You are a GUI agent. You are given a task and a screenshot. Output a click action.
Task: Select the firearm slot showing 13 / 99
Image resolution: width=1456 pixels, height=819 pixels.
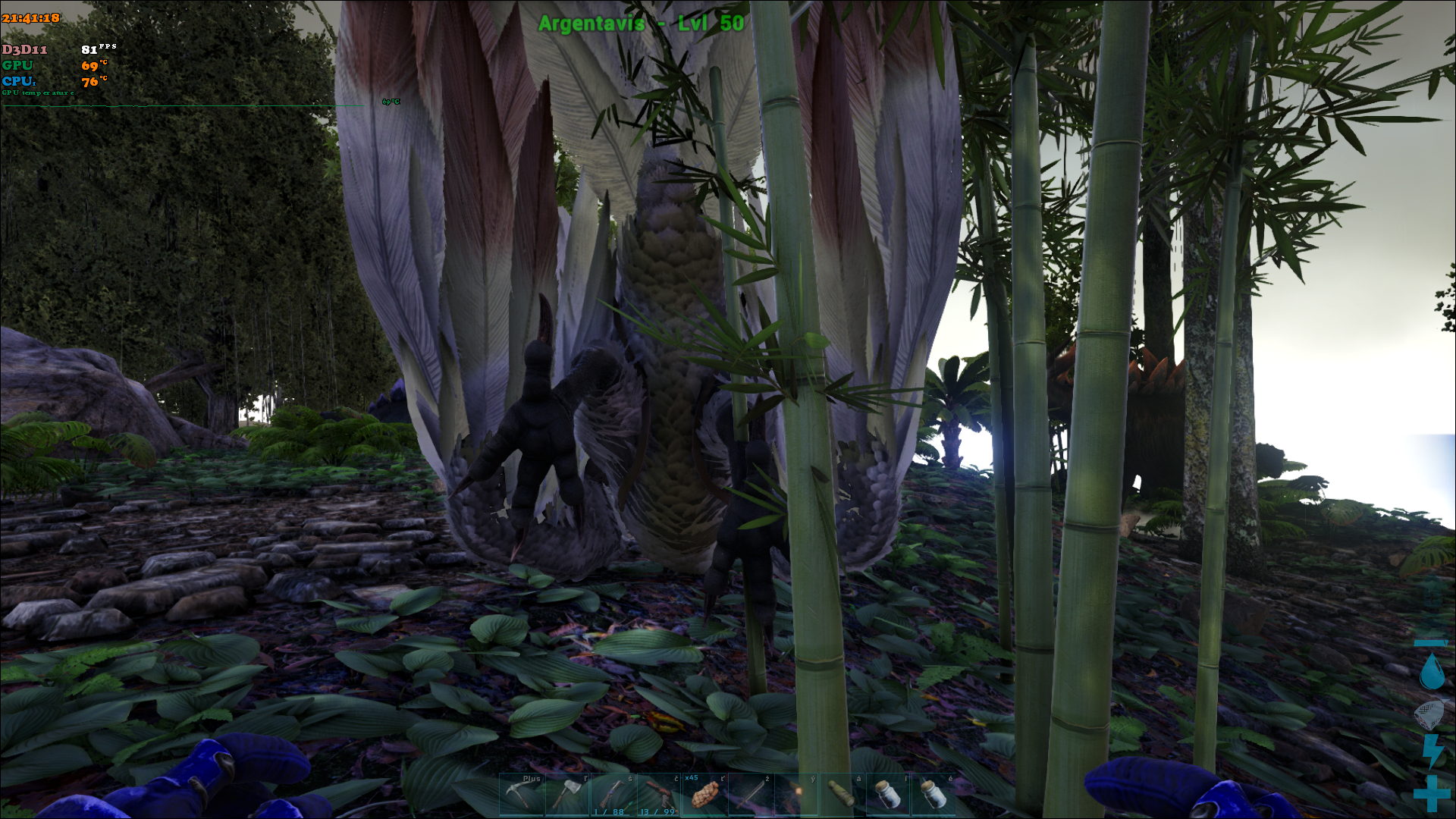click(x=659, y=795)
